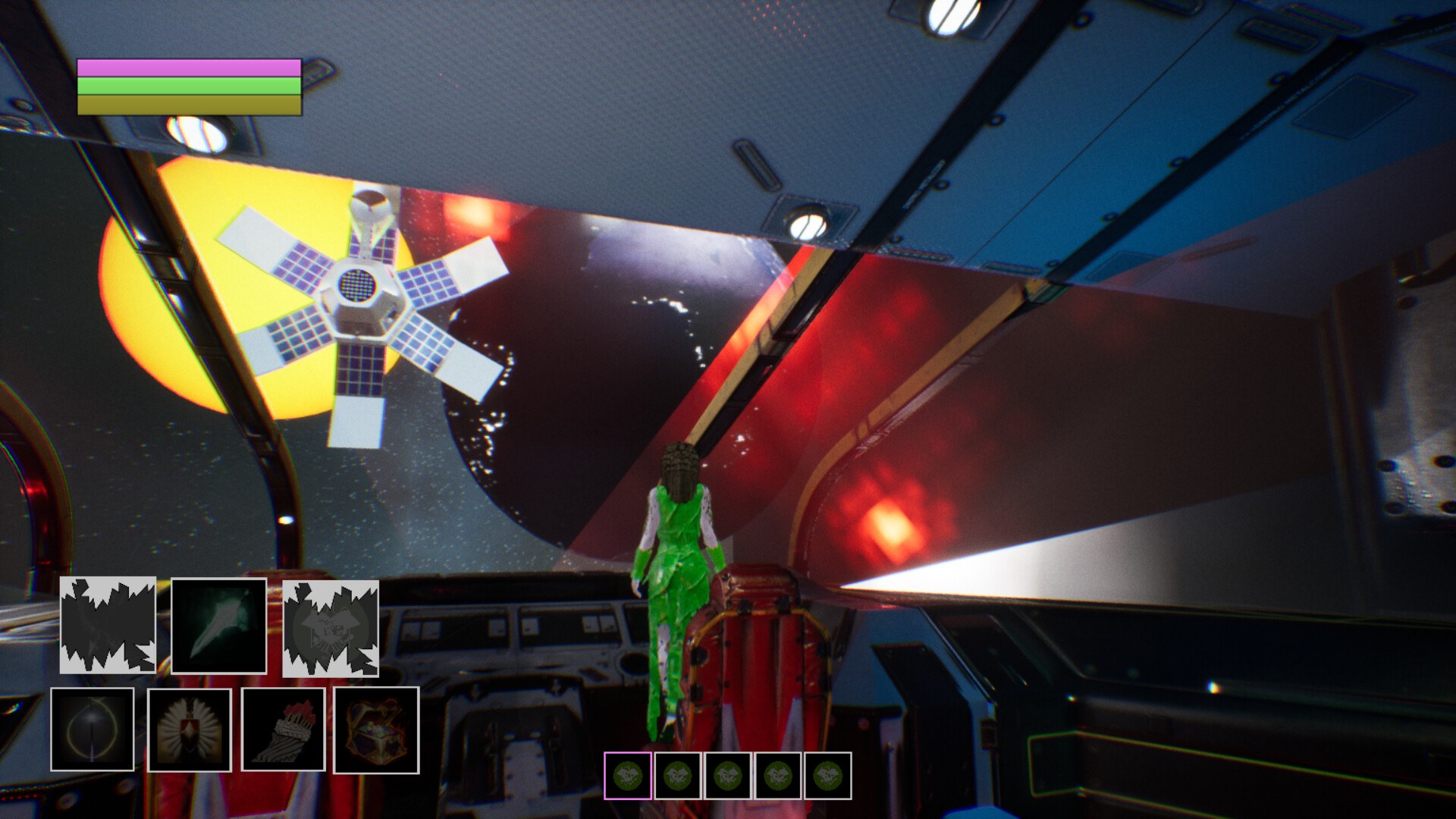Click the red pilot seat
The height and width of the screenshot is (819, 1456).
pyautogui.click(x=758, y=660)
